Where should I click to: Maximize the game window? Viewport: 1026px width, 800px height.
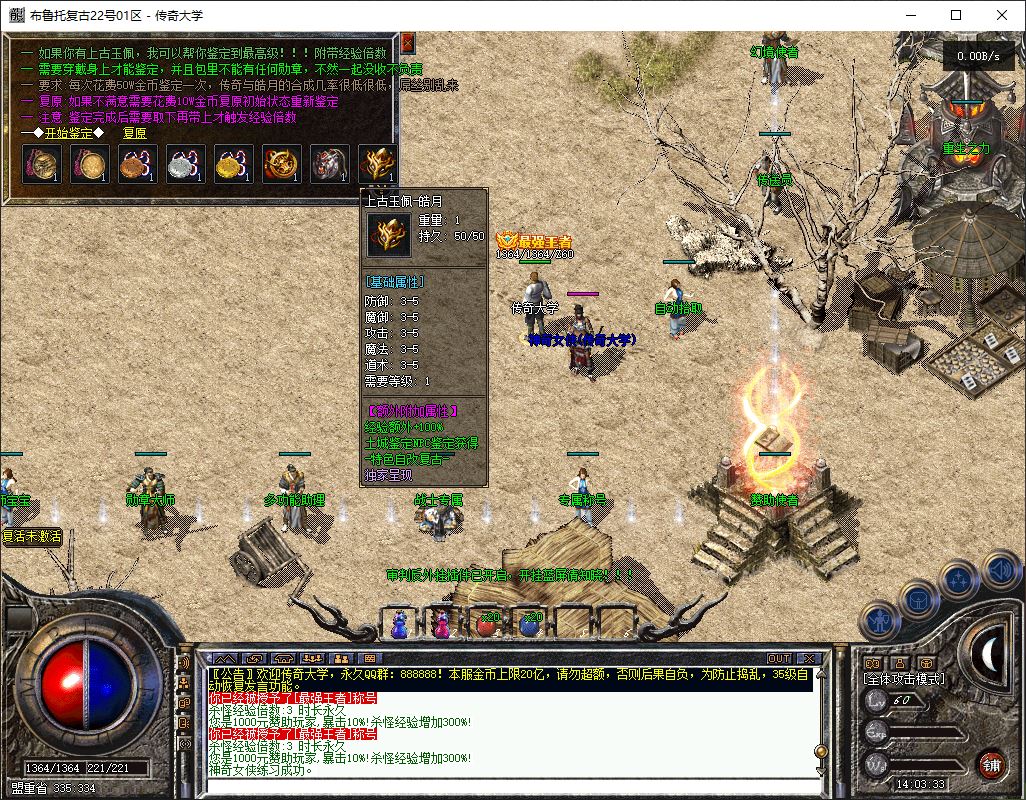[x=956, y=15]
